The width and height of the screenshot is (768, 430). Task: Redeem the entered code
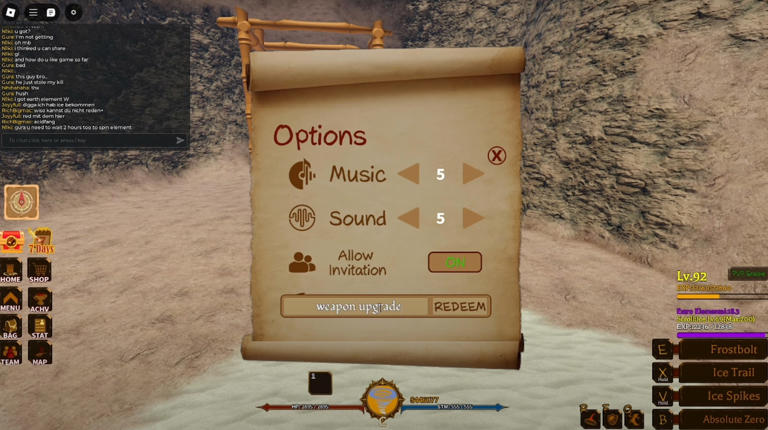coord(460,306)
